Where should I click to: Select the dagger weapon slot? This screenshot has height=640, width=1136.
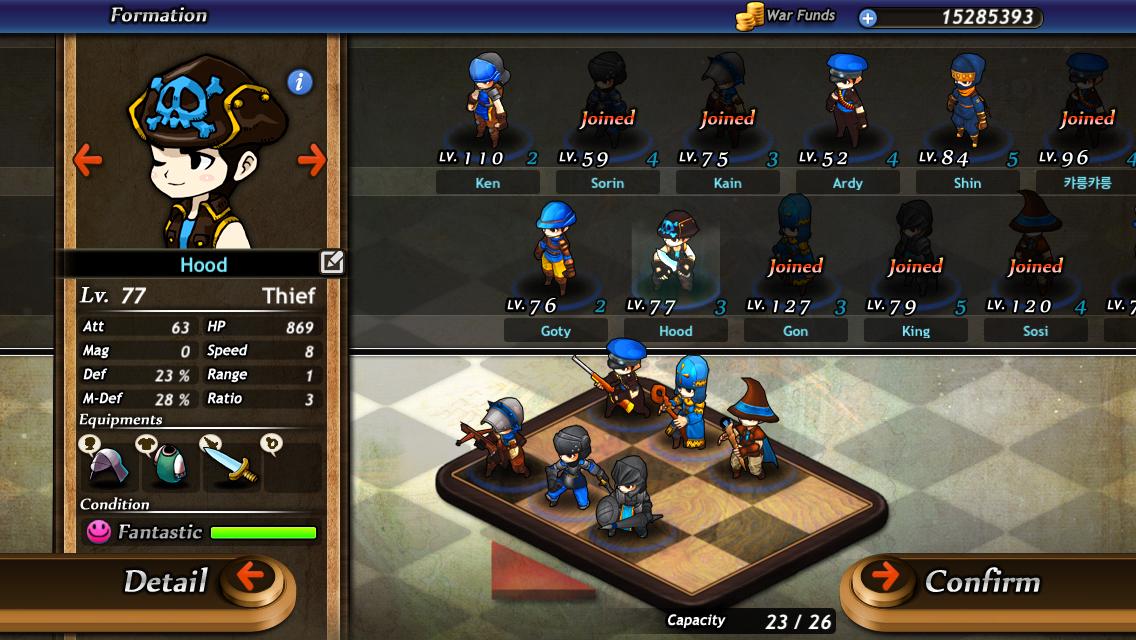230,463
